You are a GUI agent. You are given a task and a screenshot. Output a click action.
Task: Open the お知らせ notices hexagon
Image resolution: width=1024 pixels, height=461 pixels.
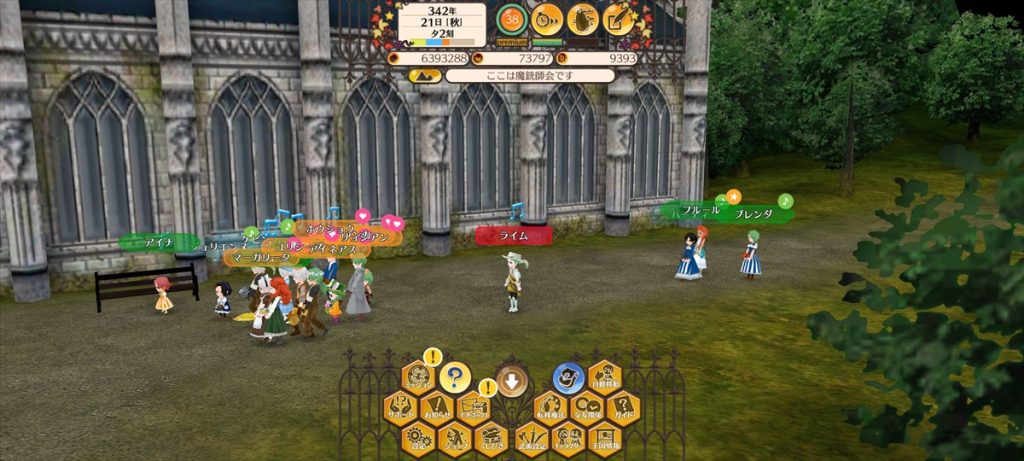(437, 409)
